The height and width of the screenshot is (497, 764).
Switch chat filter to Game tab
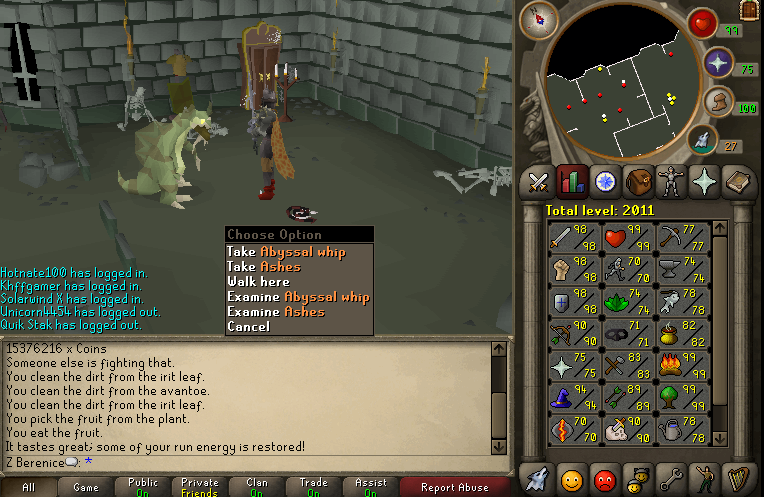[86, 487]
